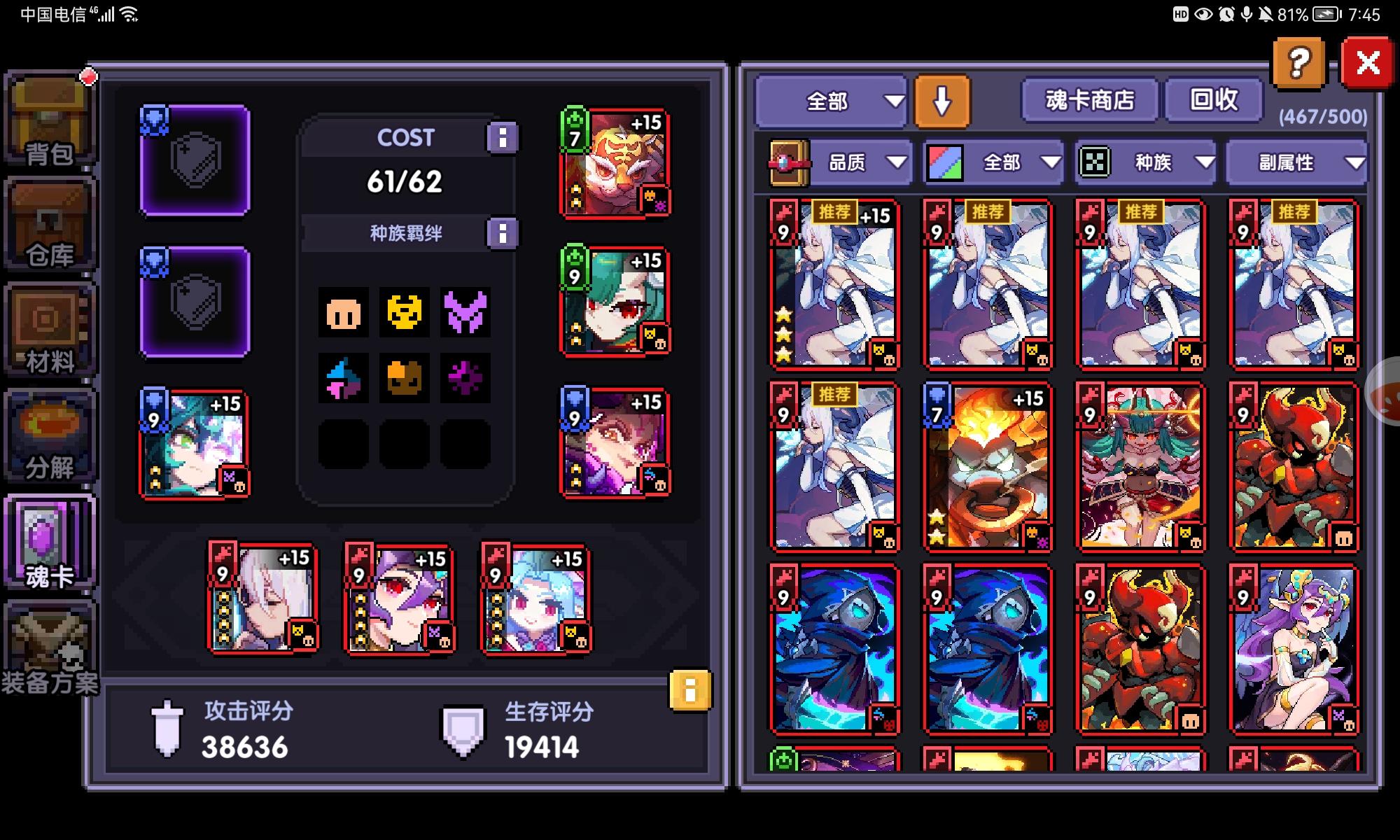Open the 魂卡商店 soul card shop
1400x840 pixels.
1089,100
